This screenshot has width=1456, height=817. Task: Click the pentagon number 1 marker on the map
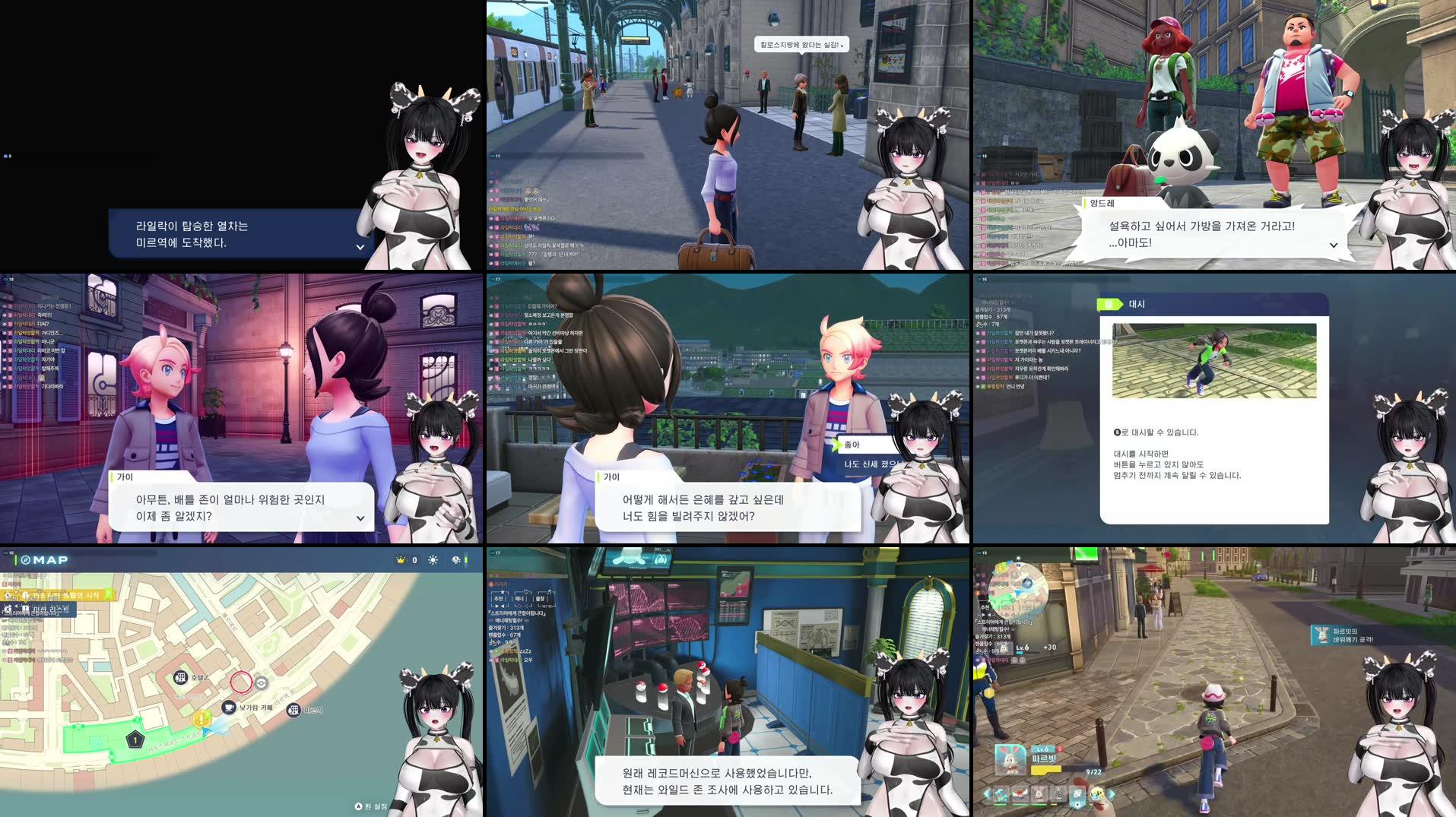tap(135, 739)
